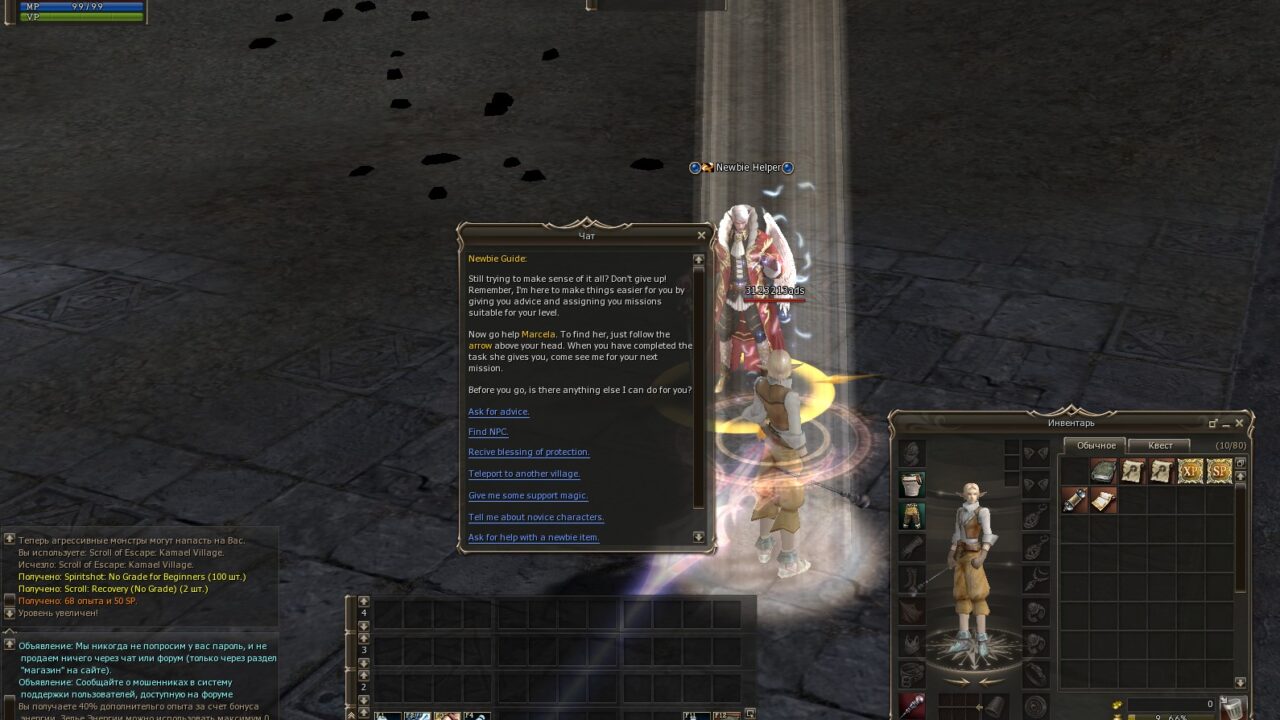Select the equipped yellow pants slot
This screenshot has width=1280, height=720.
click(x=911, y=516)
